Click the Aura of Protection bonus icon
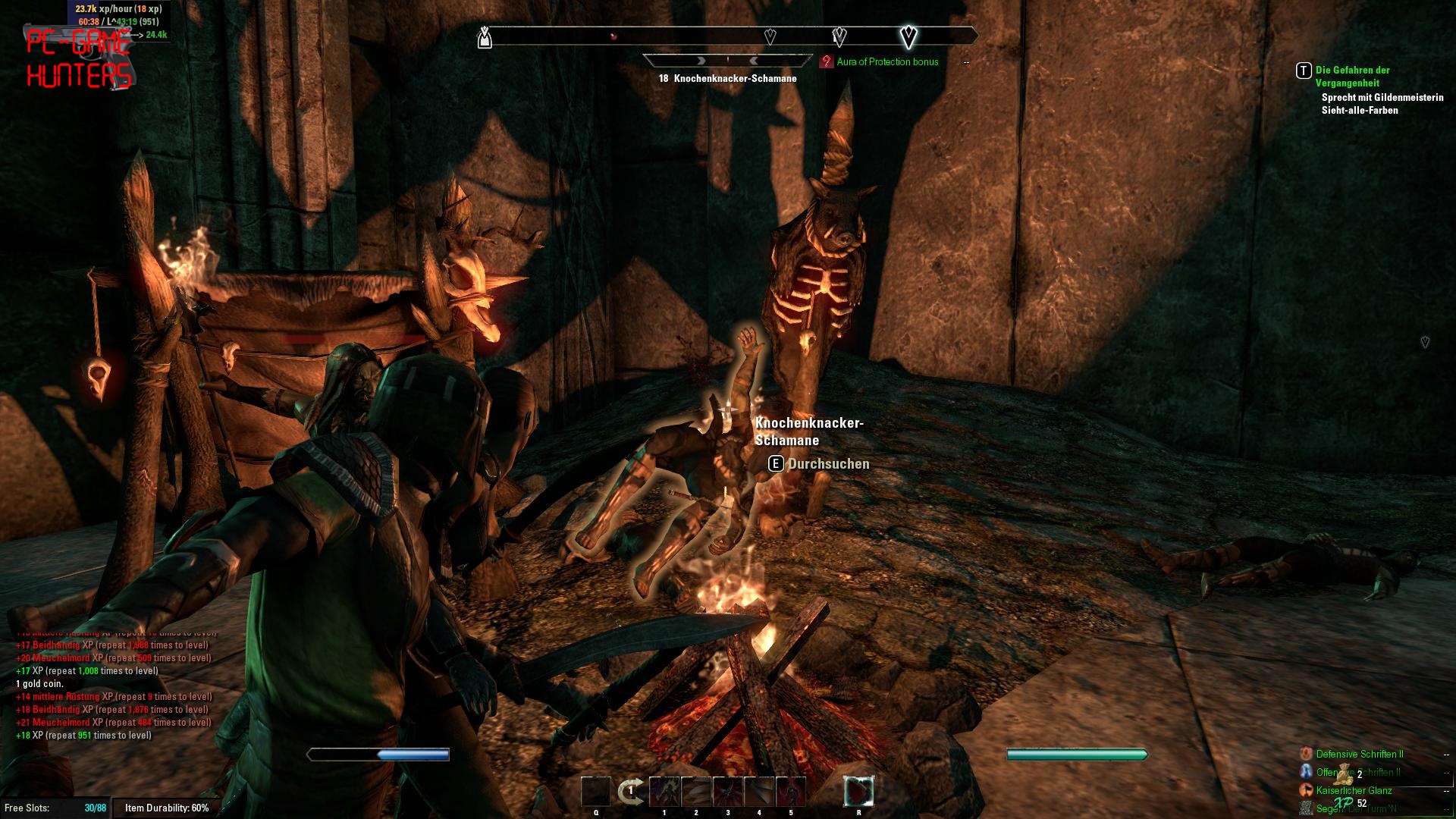Viewport: 1456px width, 819px height. (x=827, y=62)
